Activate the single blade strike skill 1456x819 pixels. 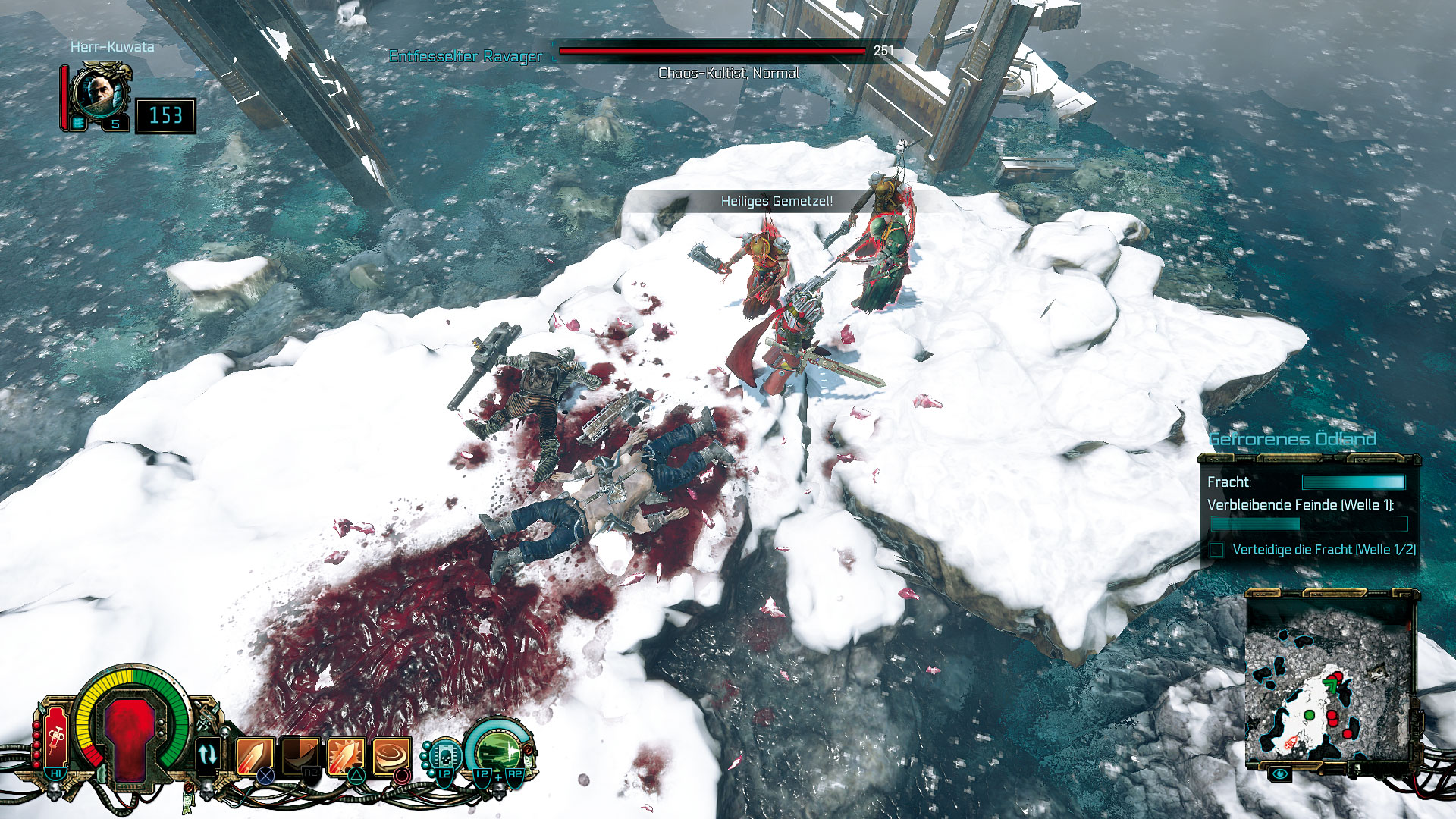coord(255,755)
